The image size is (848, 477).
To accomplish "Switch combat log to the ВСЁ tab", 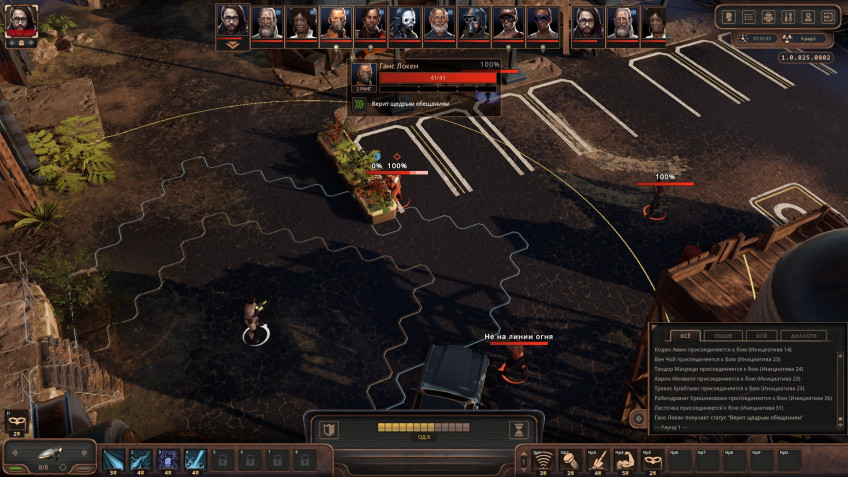I will coord(685,336).
